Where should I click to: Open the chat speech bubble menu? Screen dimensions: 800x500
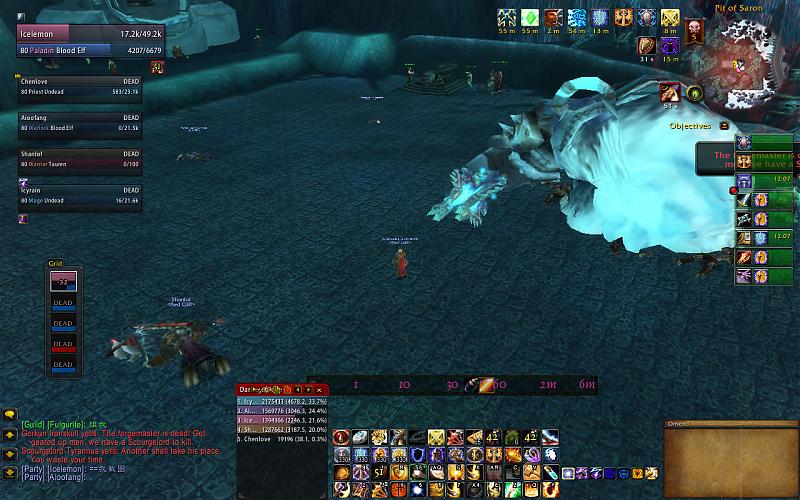click(10, 415)
